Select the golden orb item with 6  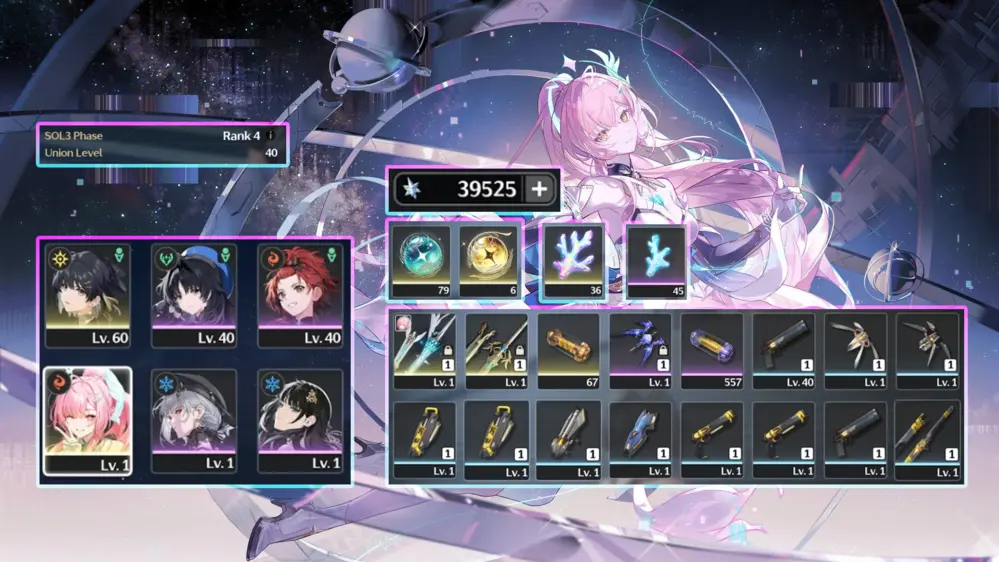[x=489, y=260]
